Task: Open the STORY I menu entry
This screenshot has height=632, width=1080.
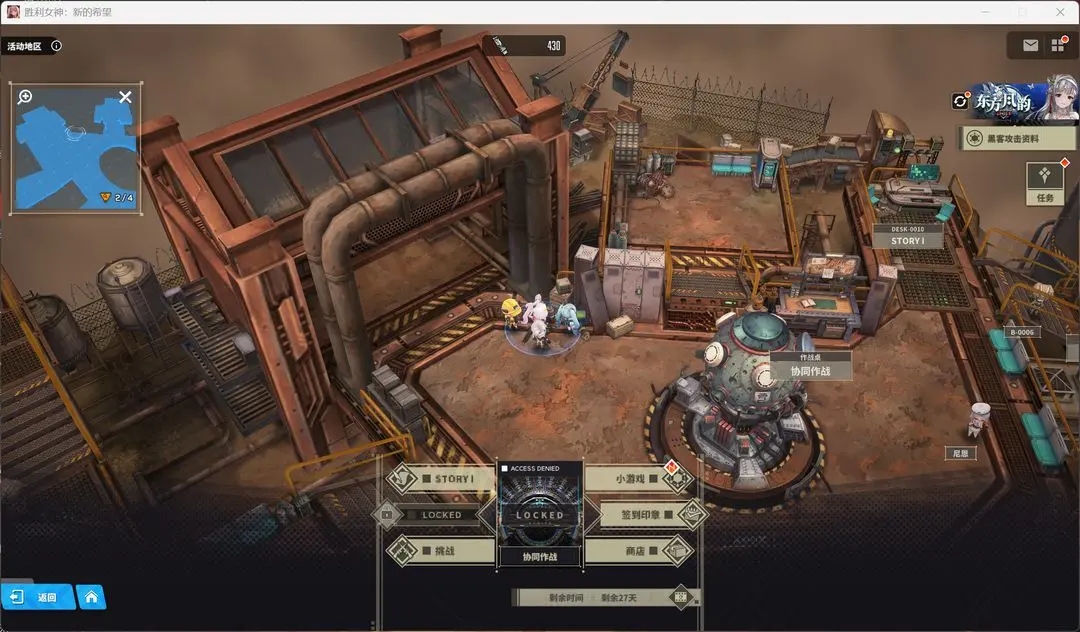Action: [x=432, y=479]
